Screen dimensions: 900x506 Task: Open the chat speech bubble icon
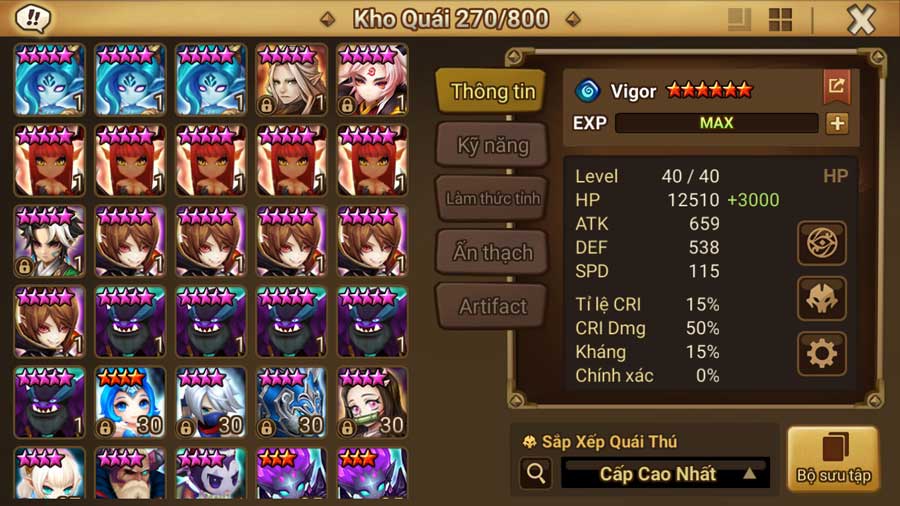35,18
